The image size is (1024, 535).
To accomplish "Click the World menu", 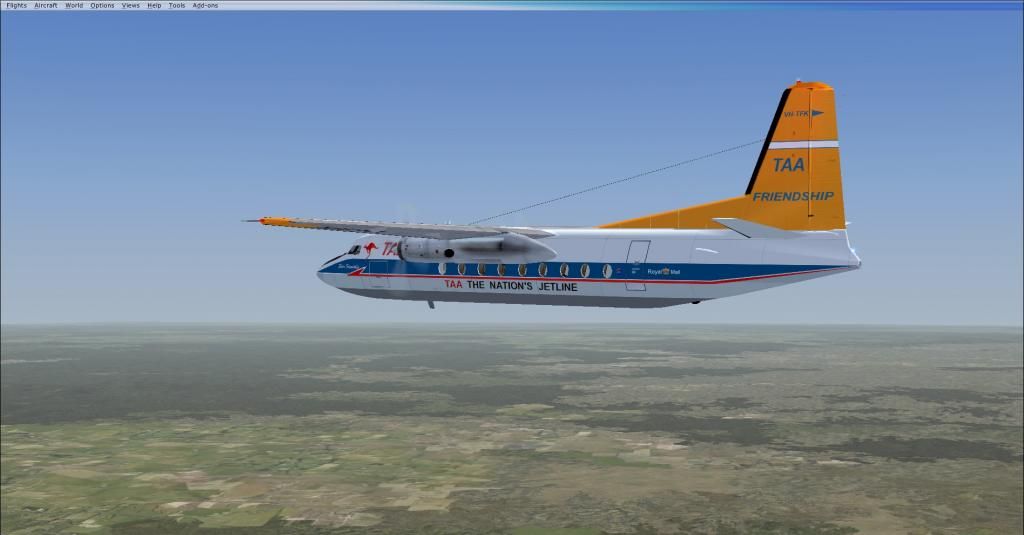I will tap(74, 5).
